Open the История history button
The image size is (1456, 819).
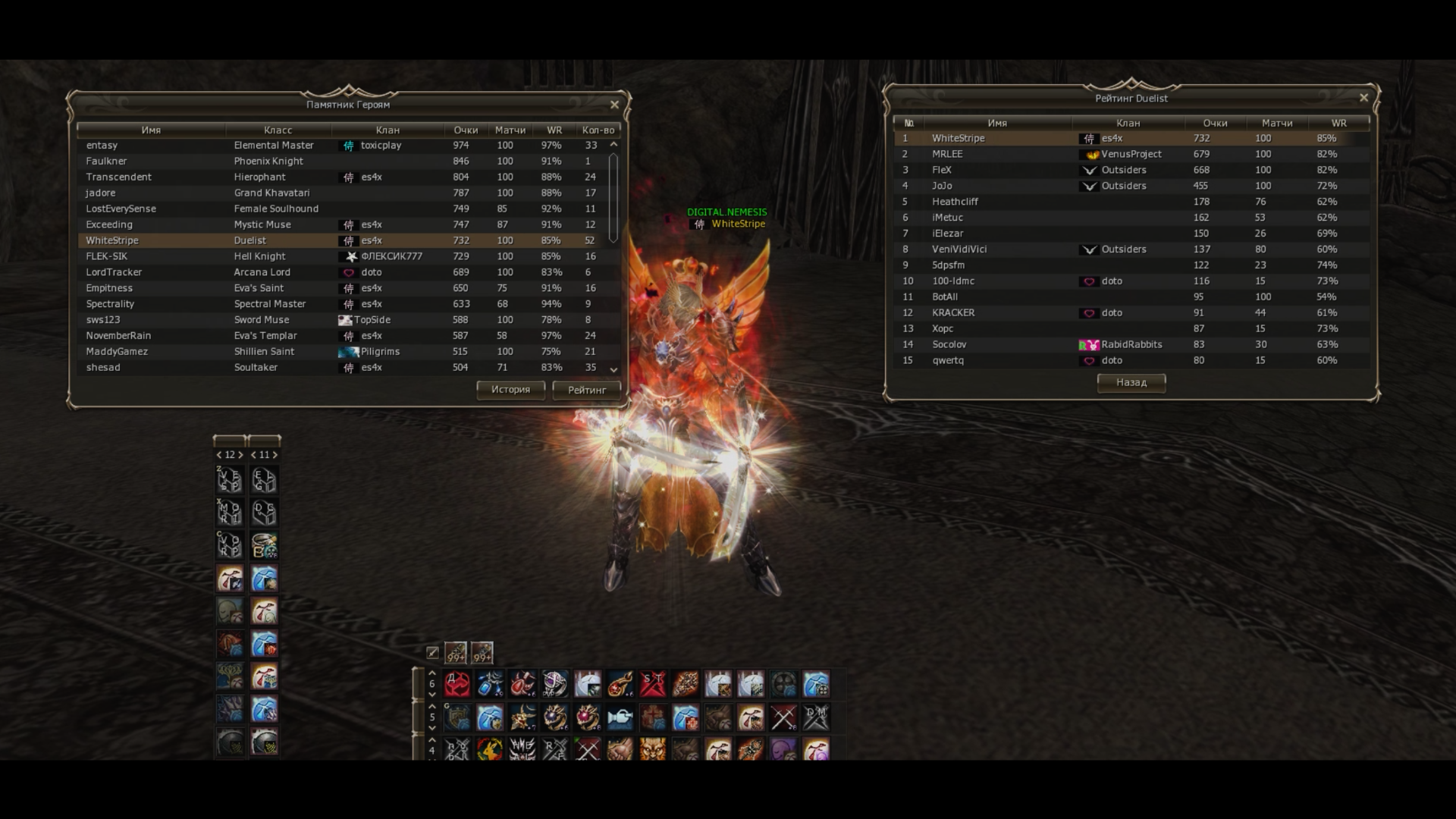510,390
